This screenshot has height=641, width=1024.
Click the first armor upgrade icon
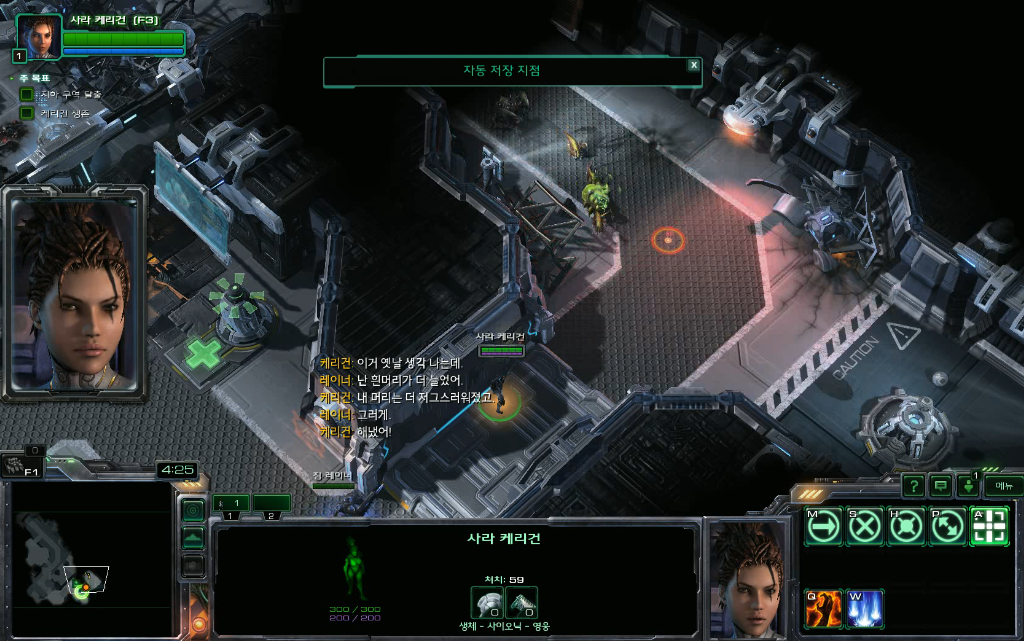(x=487, y=601)
